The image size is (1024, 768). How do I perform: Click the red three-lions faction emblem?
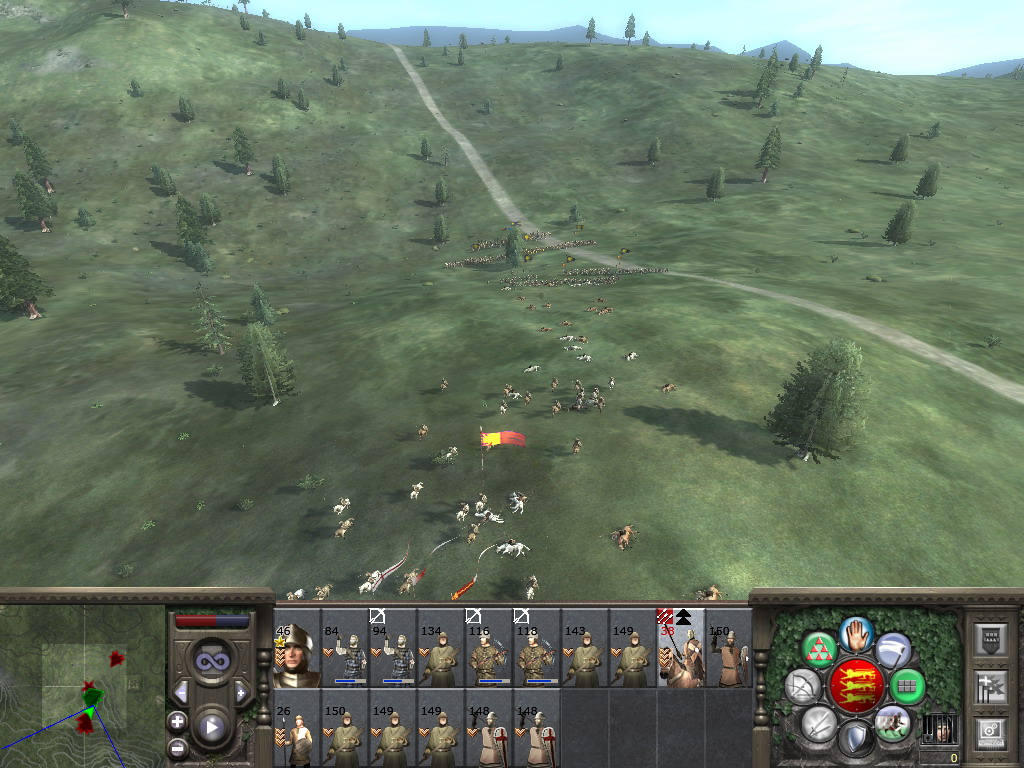click(856, 686)
